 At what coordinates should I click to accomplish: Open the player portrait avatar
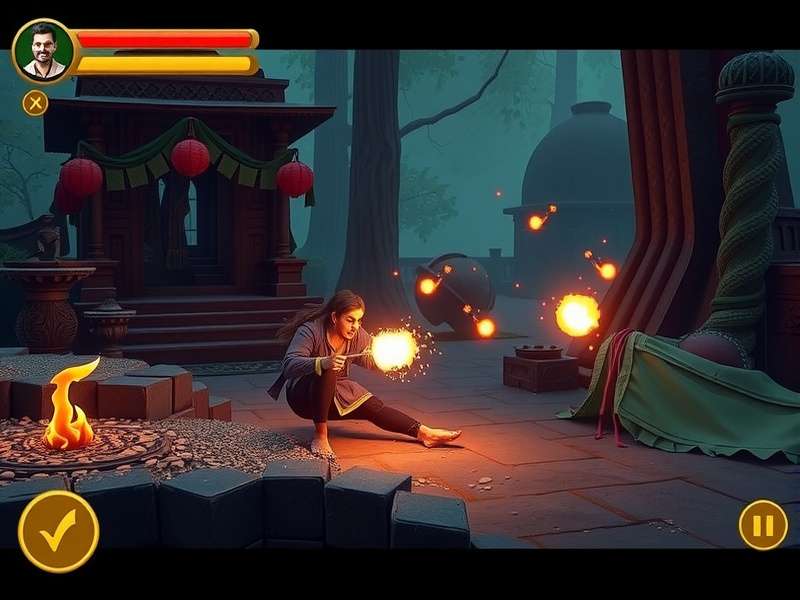pyautogui.click(x=43, y=51)
